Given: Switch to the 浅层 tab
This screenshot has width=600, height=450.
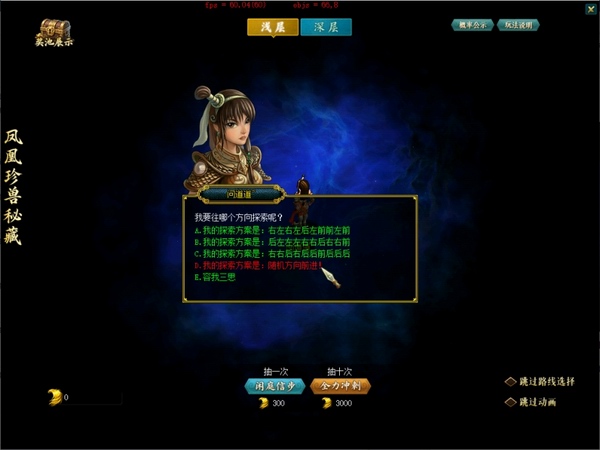Looking at the screenshot, I should pos(272,27).
